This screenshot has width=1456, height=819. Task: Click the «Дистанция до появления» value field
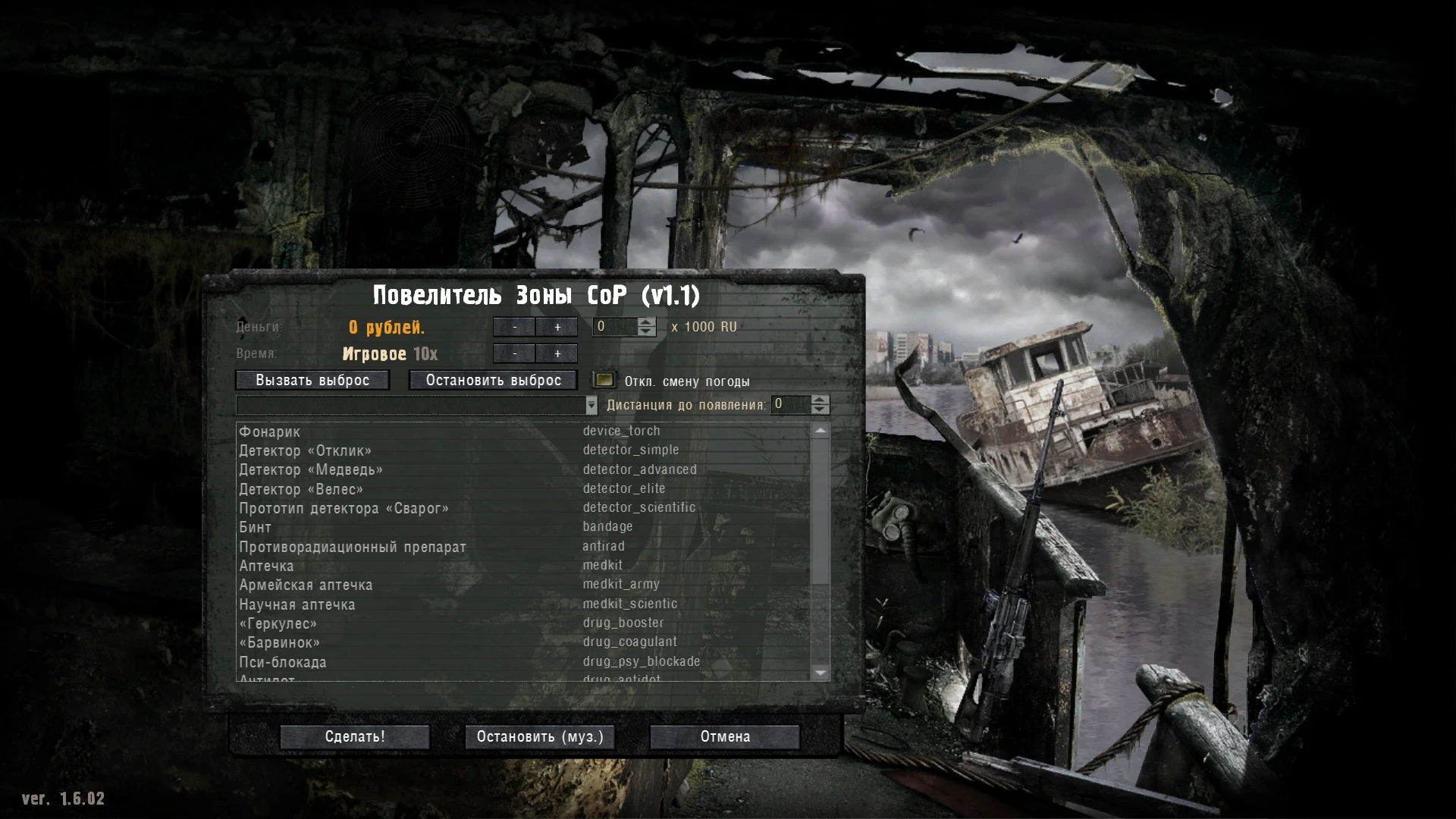click(x=789, y=405)
